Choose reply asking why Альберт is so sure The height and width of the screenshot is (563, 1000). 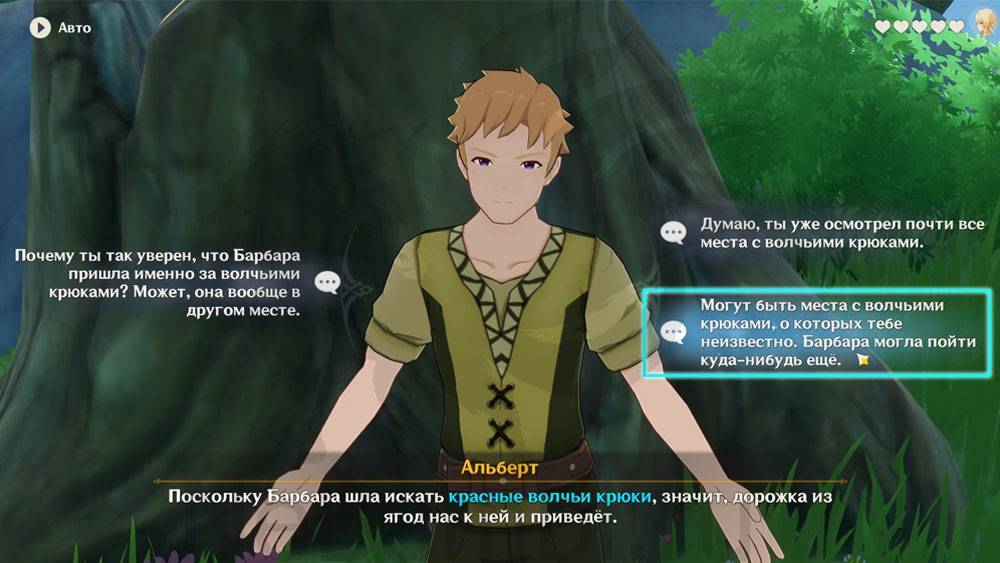coord(160,283)
